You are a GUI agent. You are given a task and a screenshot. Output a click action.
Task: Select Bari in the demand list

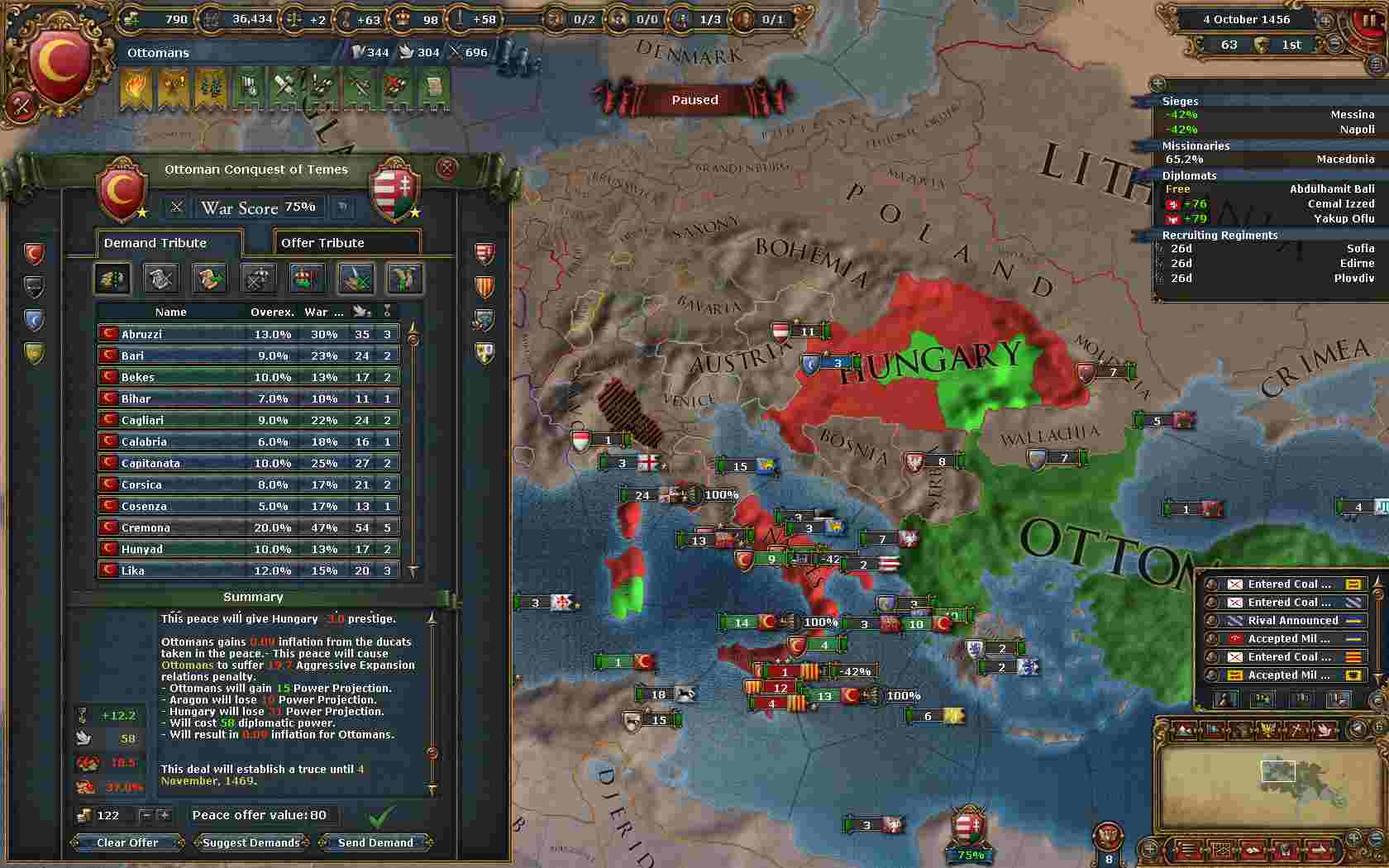[x=248, y=355]
